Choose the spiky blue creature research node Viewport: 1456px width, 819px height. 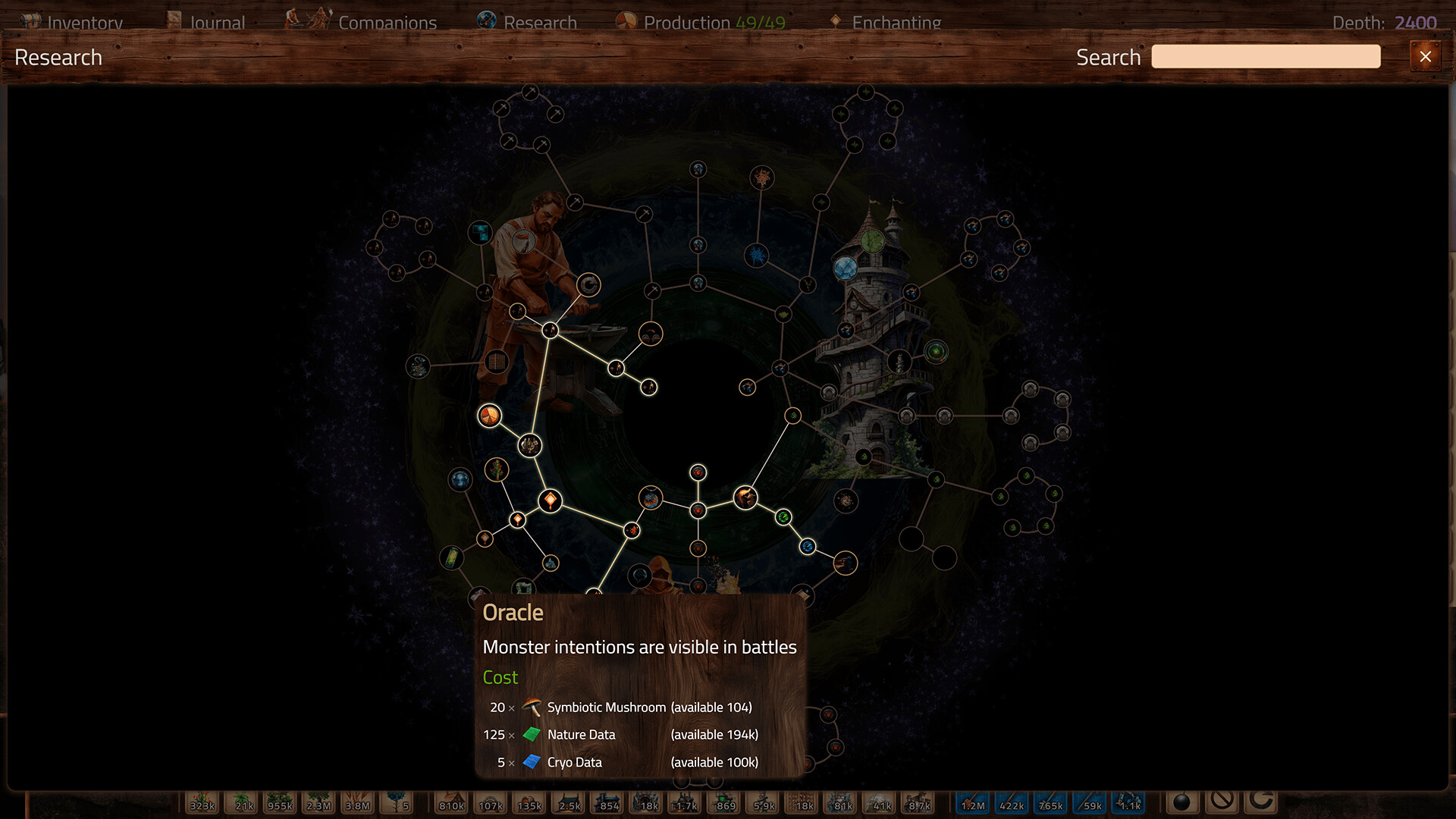[756, 255]
